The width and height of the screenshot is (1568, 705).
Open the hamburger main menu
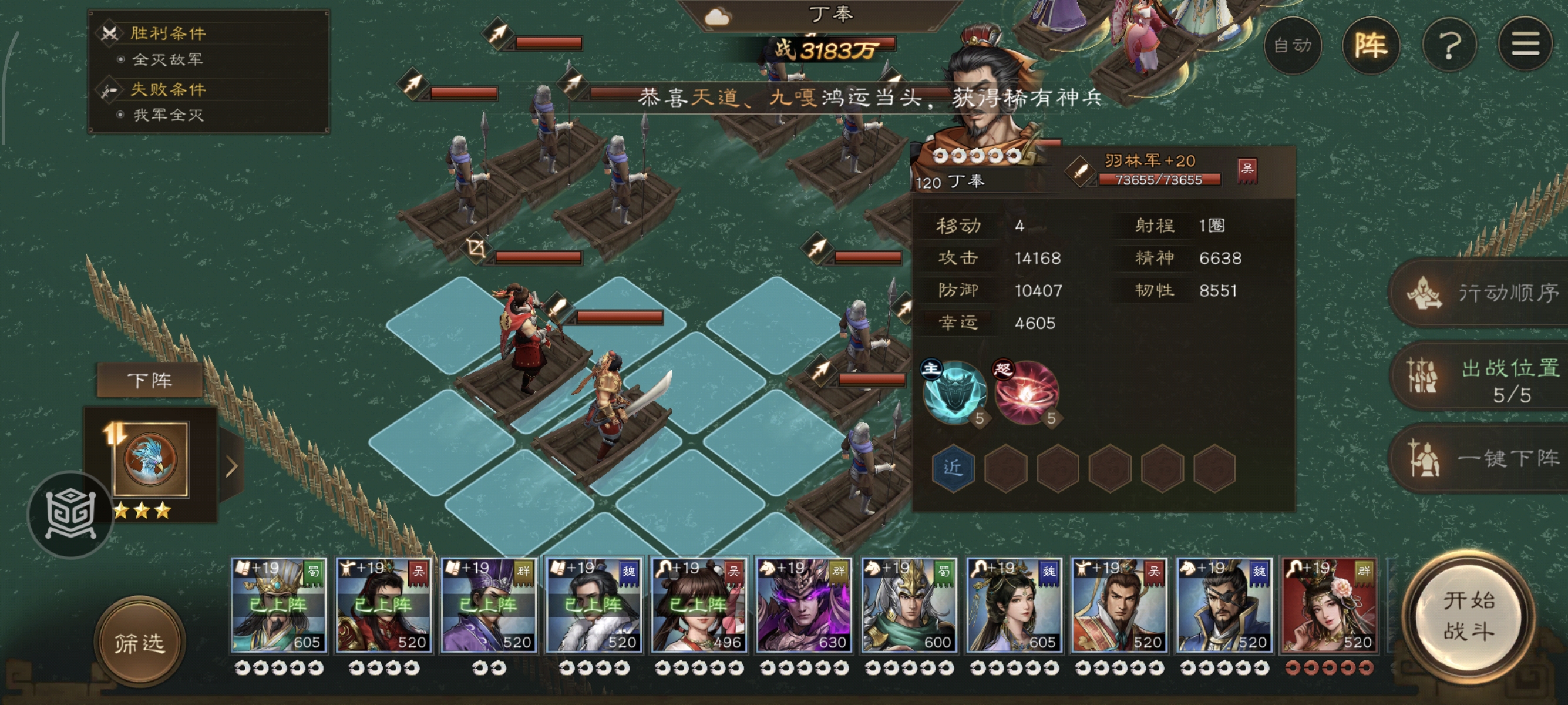[1525, 45]
